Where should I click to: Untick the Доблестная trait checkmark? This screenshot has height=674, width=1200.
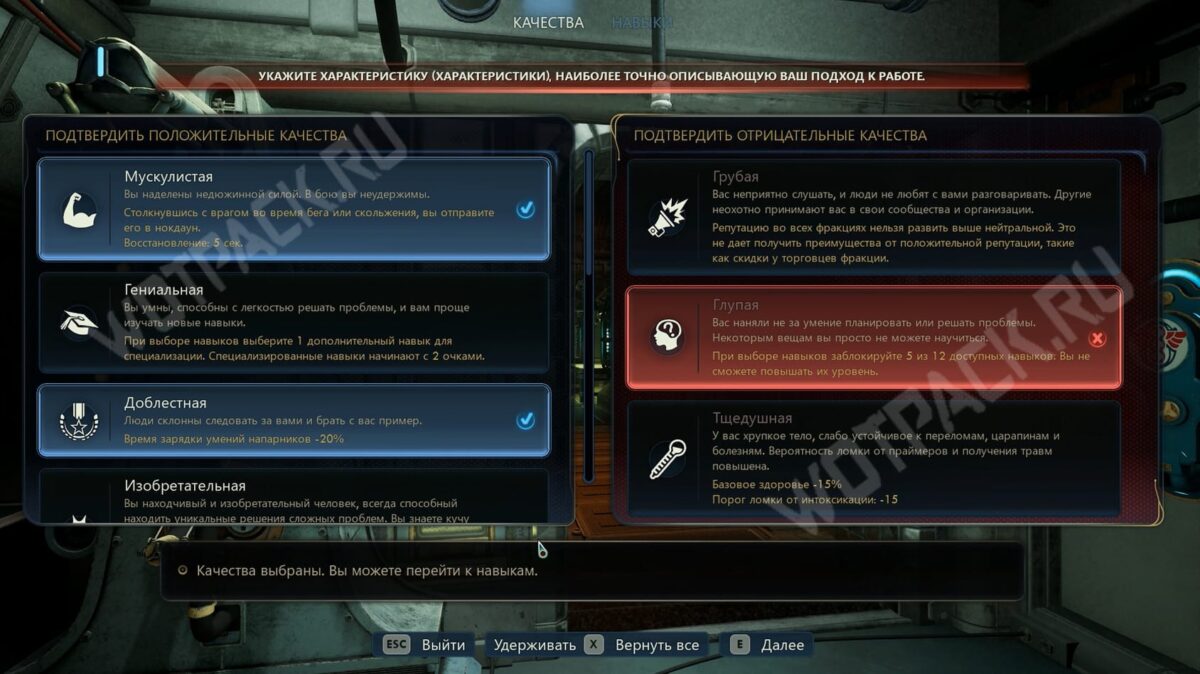[525, 421]
